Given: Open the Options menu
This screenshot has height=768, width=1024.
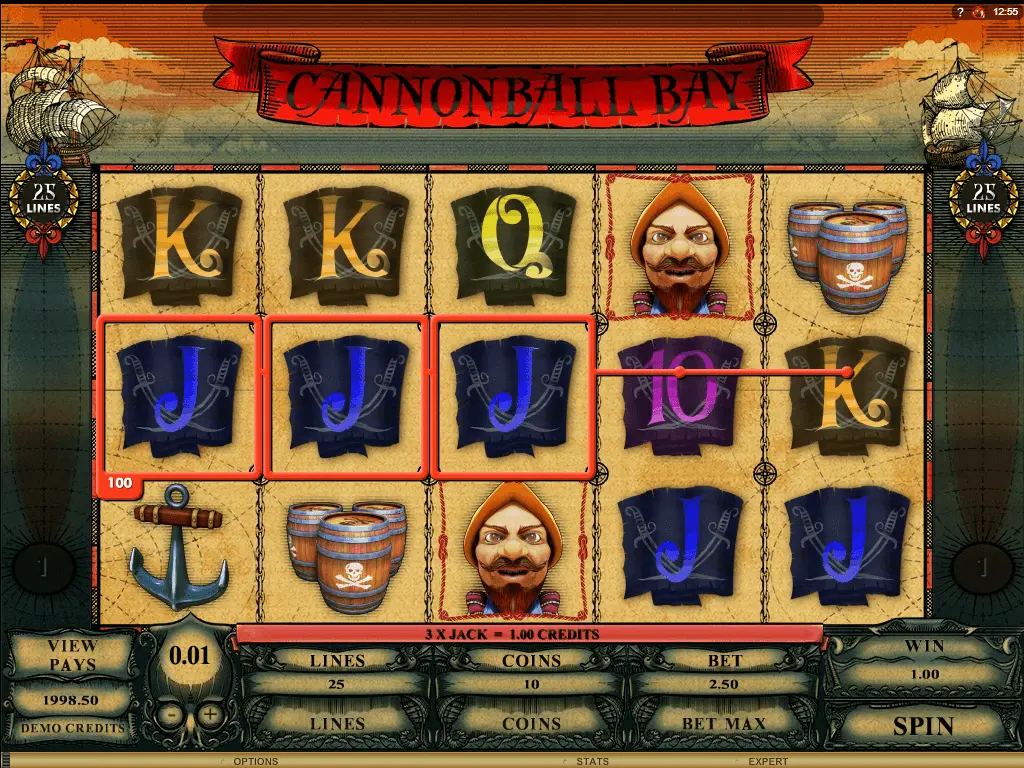Looking at the screenshot, I should (255, 762).
